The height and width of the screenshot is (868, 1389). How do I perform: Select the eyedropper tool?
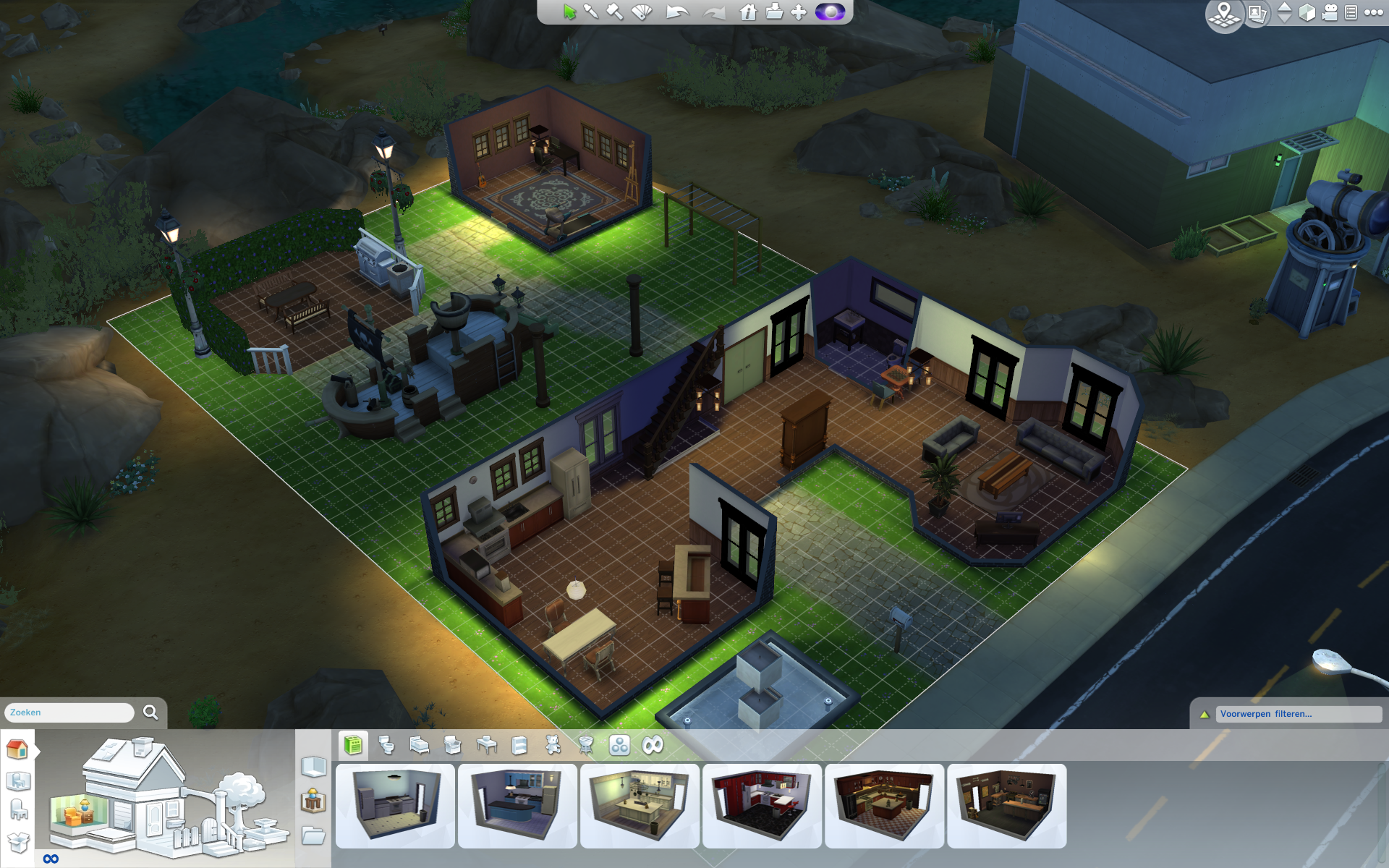point(591,12)
